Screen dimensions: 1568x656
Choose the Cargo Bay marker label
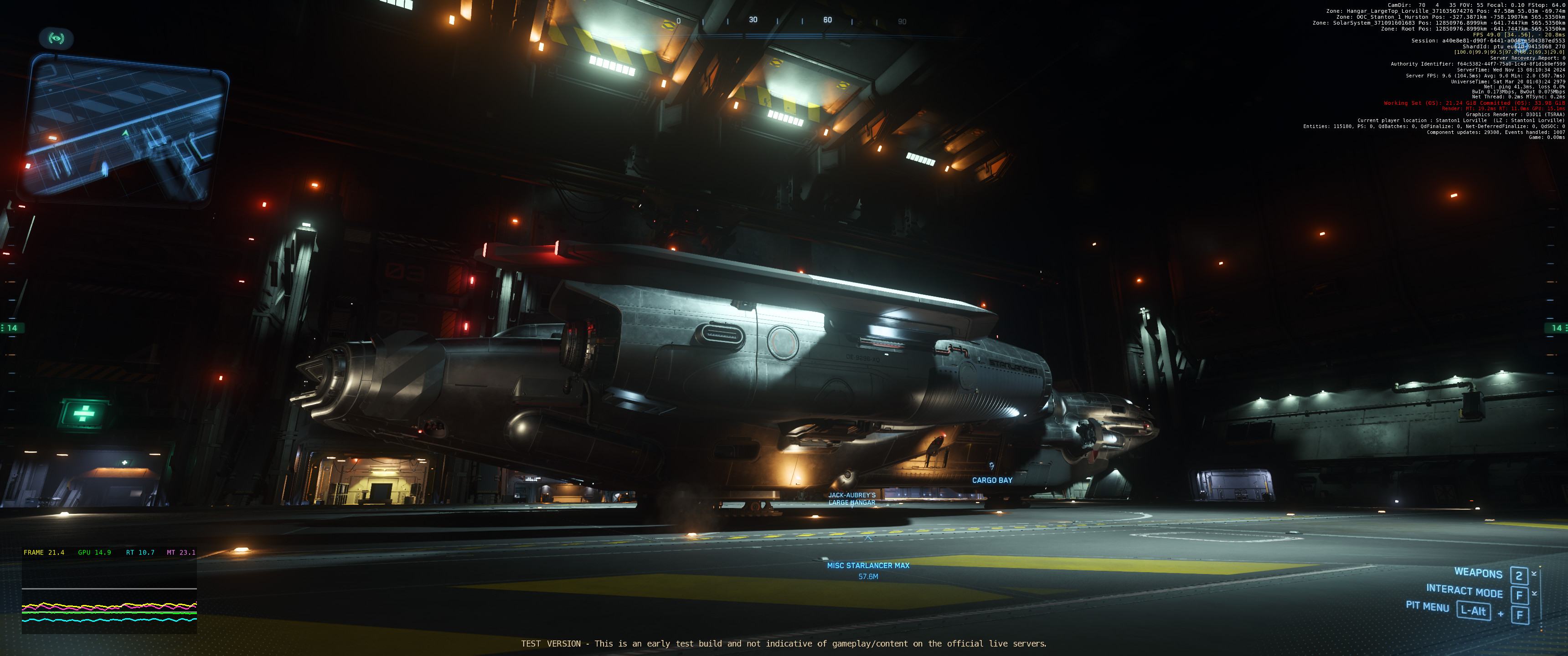click(991, 480)
